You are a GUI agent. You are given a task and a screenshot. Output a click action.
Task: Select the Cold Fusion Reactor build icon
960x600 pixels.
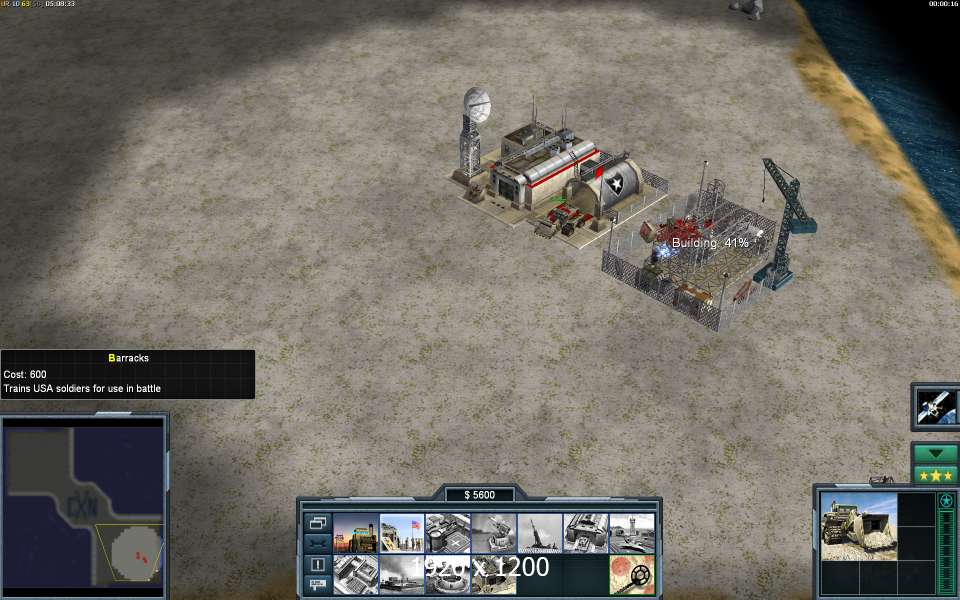point(356,533)
